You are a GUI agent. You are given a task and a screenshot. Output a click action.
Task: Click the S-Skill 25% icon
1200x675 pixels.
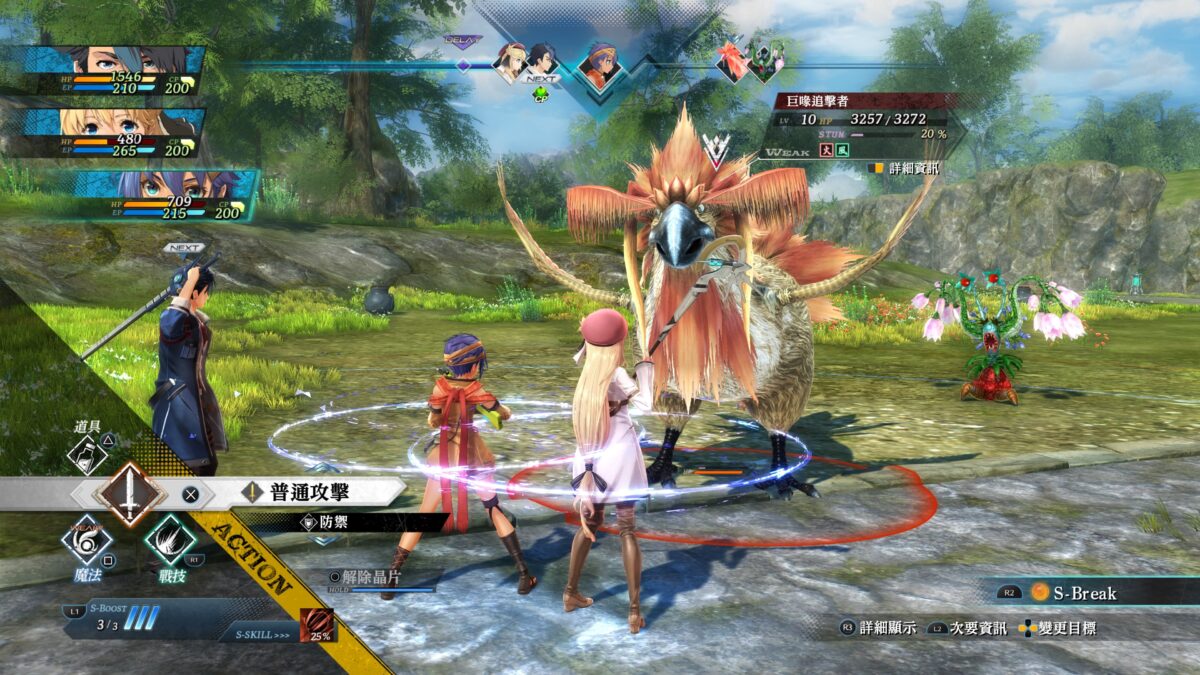coord(318,625)
